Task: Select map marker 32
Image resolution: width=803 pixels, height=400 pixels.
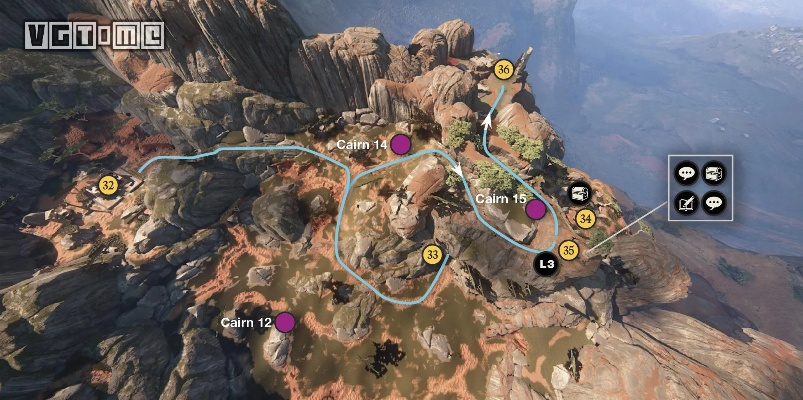Action: [x=109, y=184]
